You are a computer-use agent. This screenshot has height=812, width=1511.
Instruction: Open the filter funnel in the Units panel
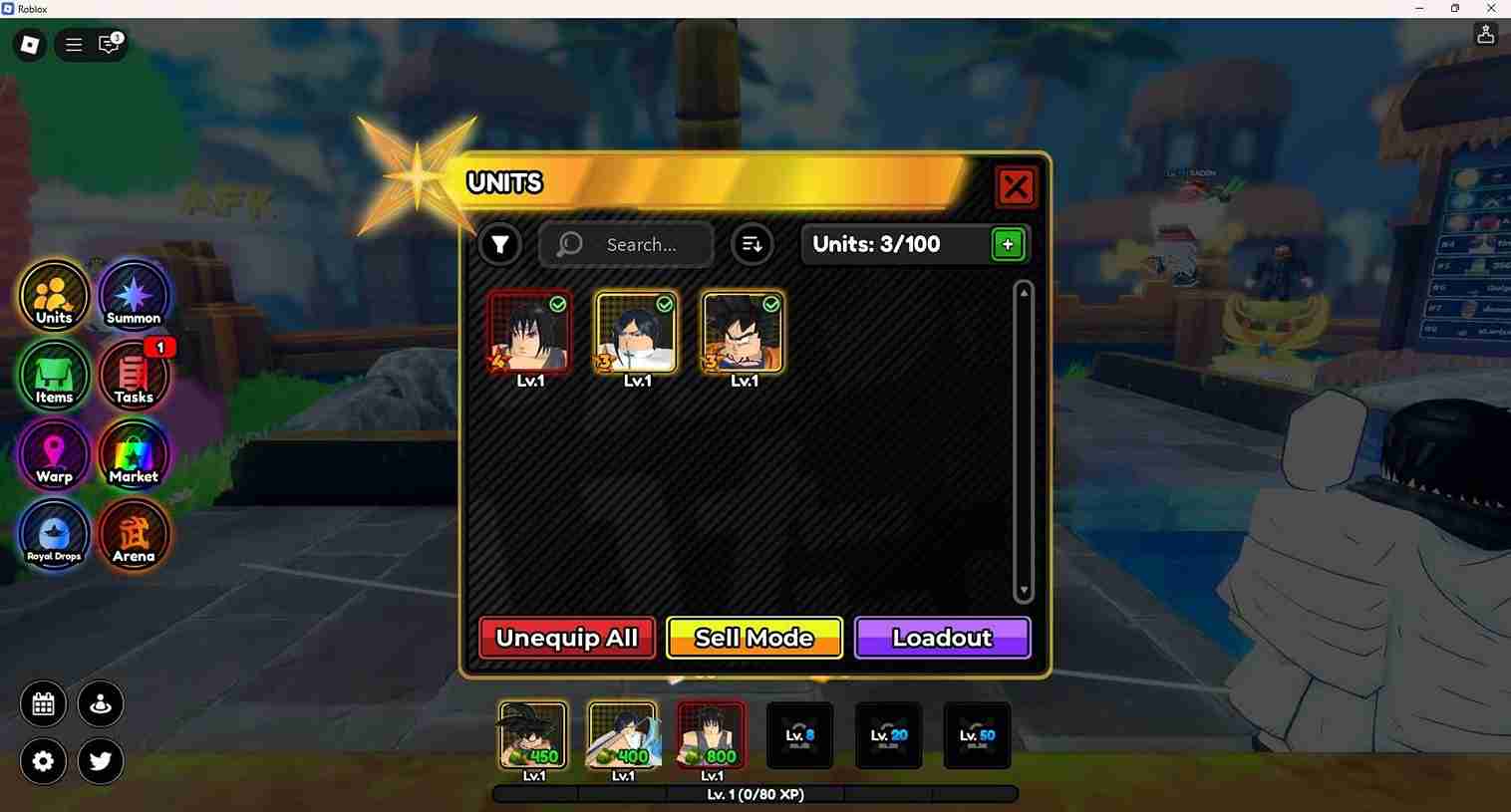[x=499, y=244]
